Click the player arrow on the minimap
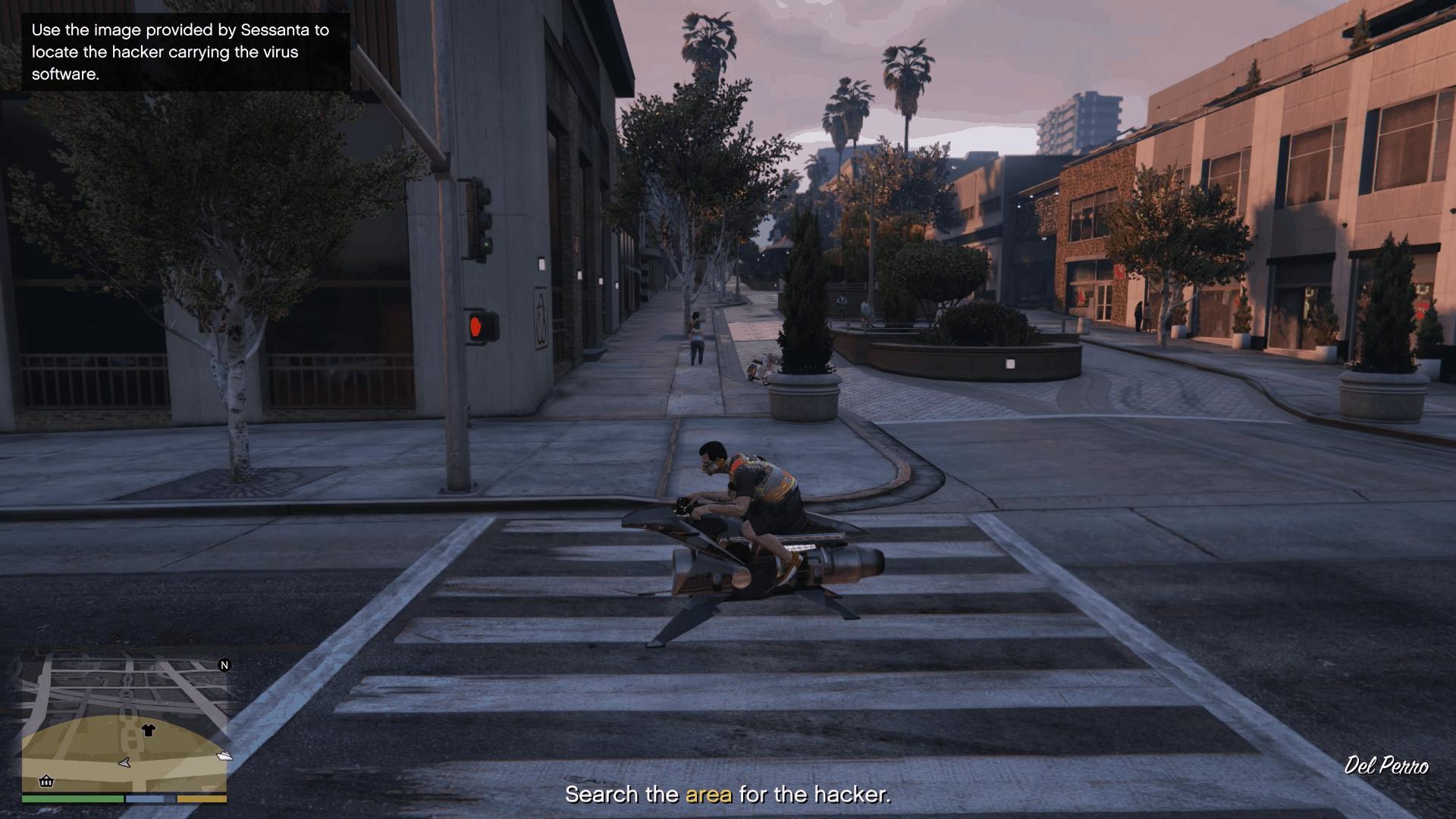 125,762
